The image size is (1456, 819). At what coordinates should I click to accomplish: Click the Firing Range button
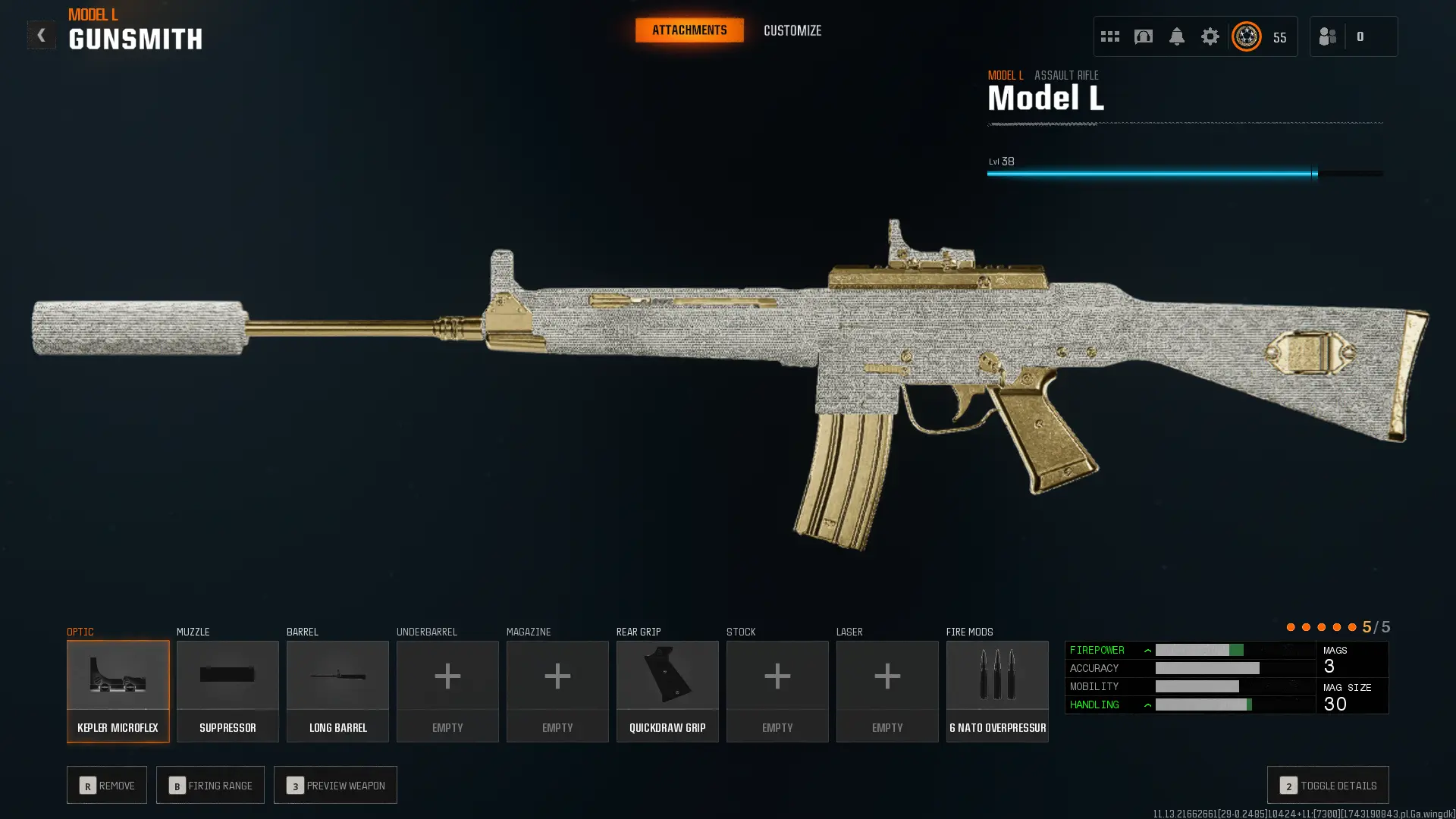[210, 785]
